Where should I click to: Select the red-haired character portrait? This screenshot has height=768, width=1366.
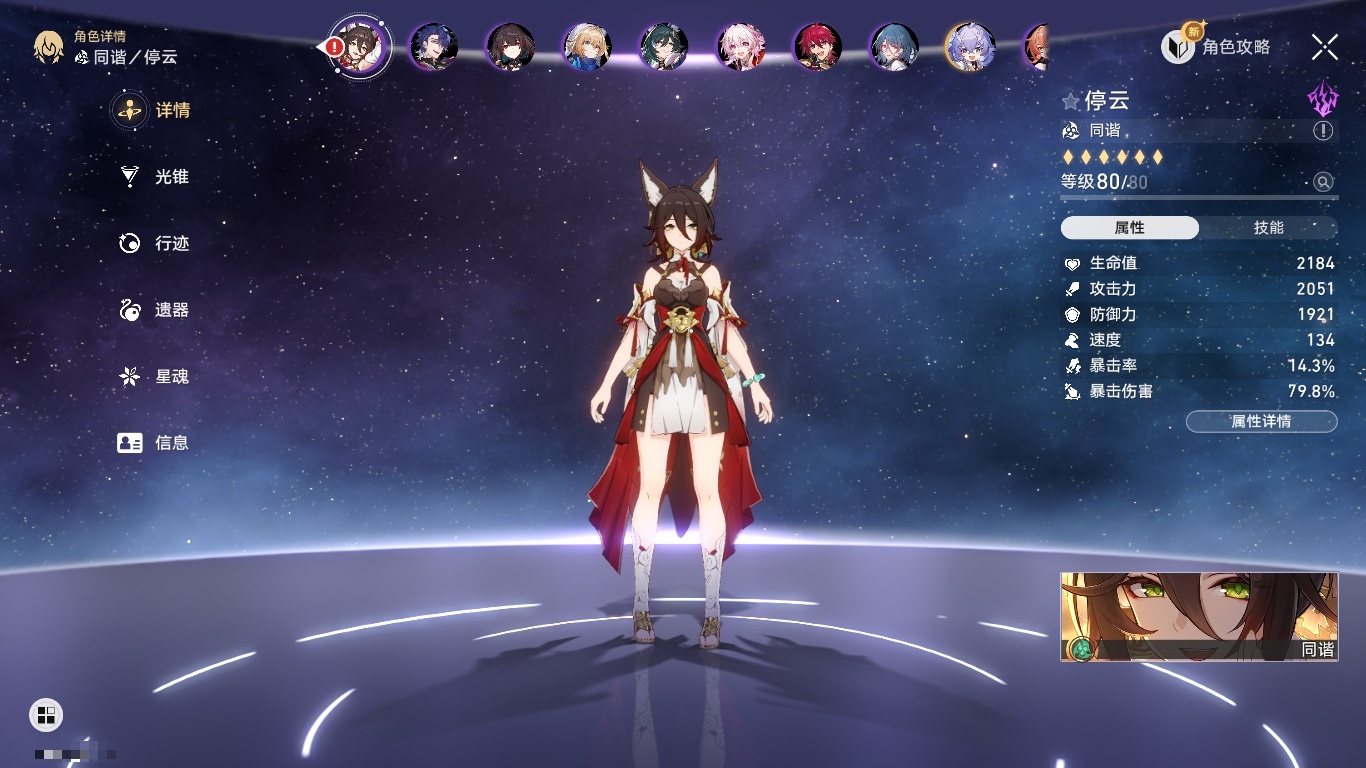pos(818,46)
